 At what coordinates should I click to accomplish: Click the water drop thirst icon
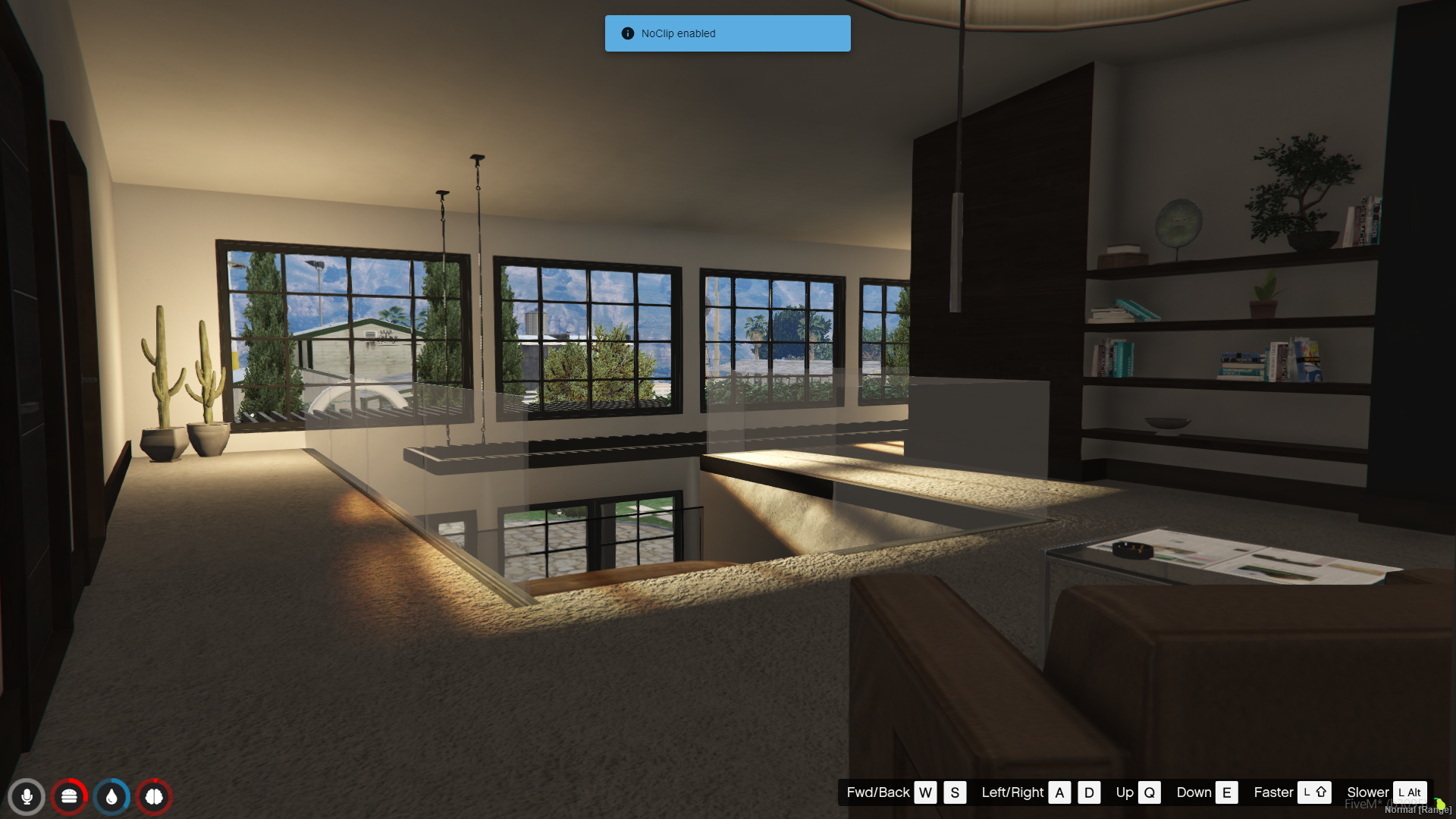pyautogui.click(x=111, y=797)
